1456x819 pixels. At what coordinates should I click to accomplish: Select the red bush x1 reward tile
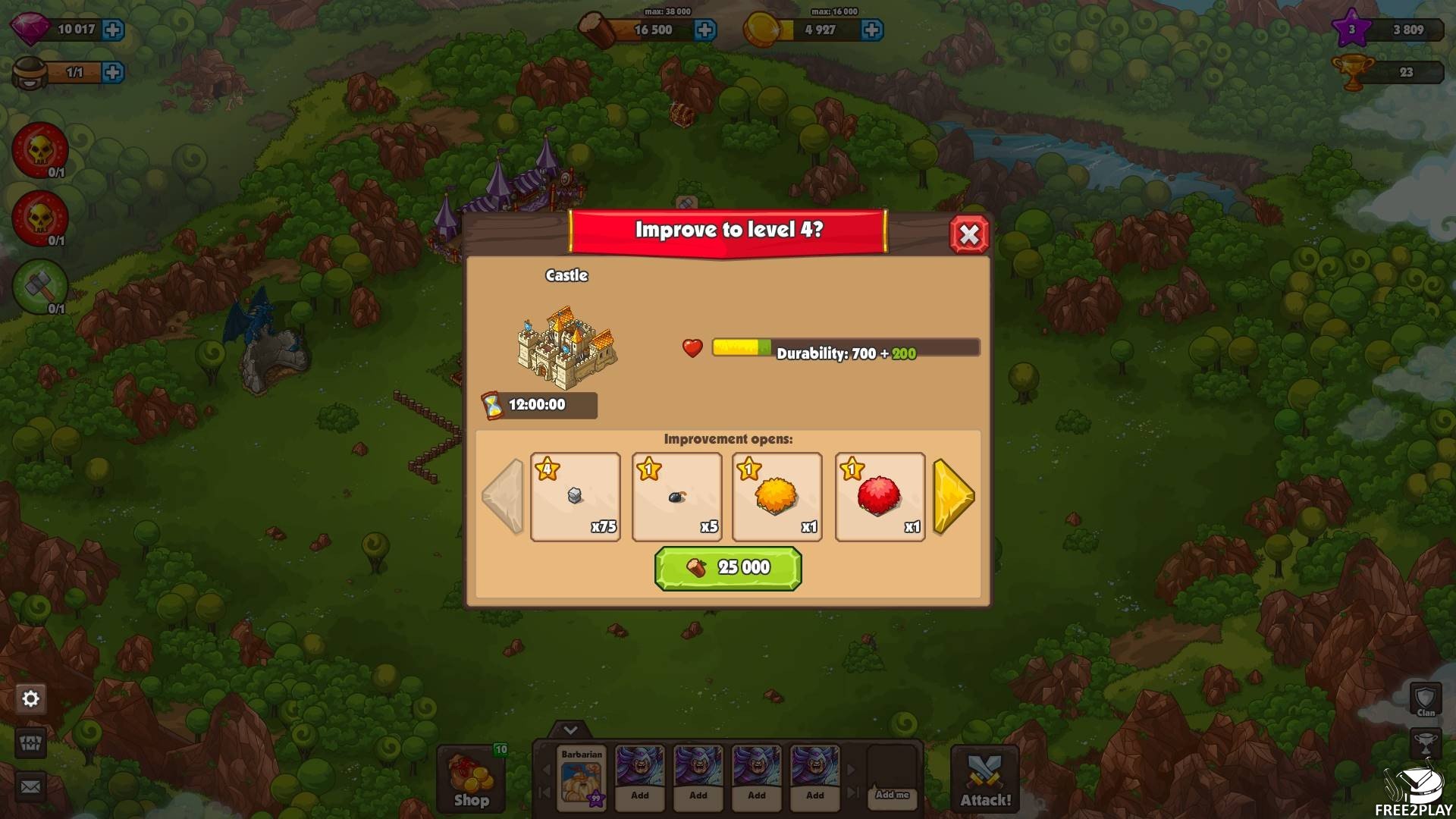(x=879, y=497)
